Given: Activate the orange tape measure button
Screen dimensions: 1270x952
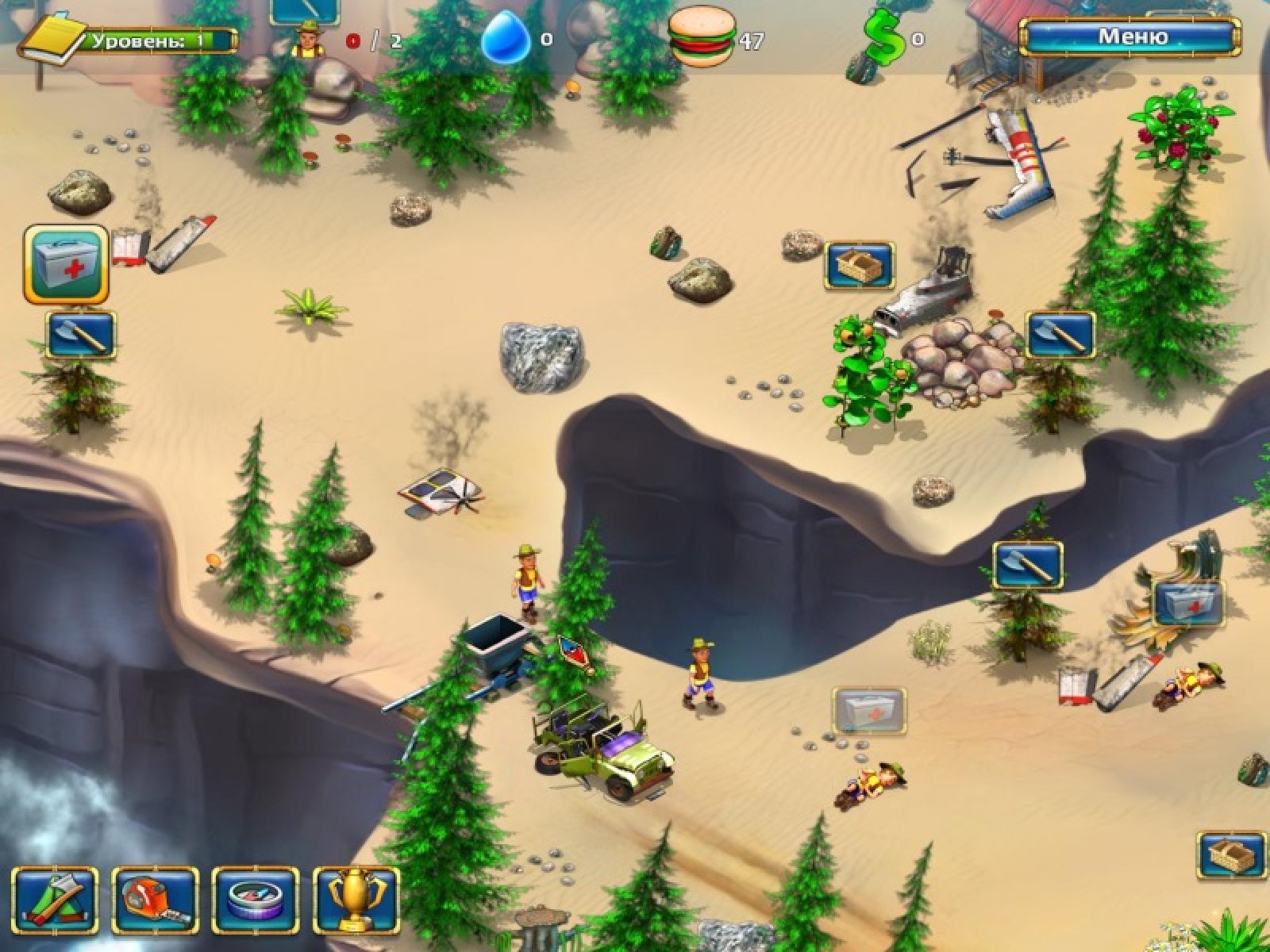Looking at the screenshot, I should pyautogui.click(x=155, y=900).
